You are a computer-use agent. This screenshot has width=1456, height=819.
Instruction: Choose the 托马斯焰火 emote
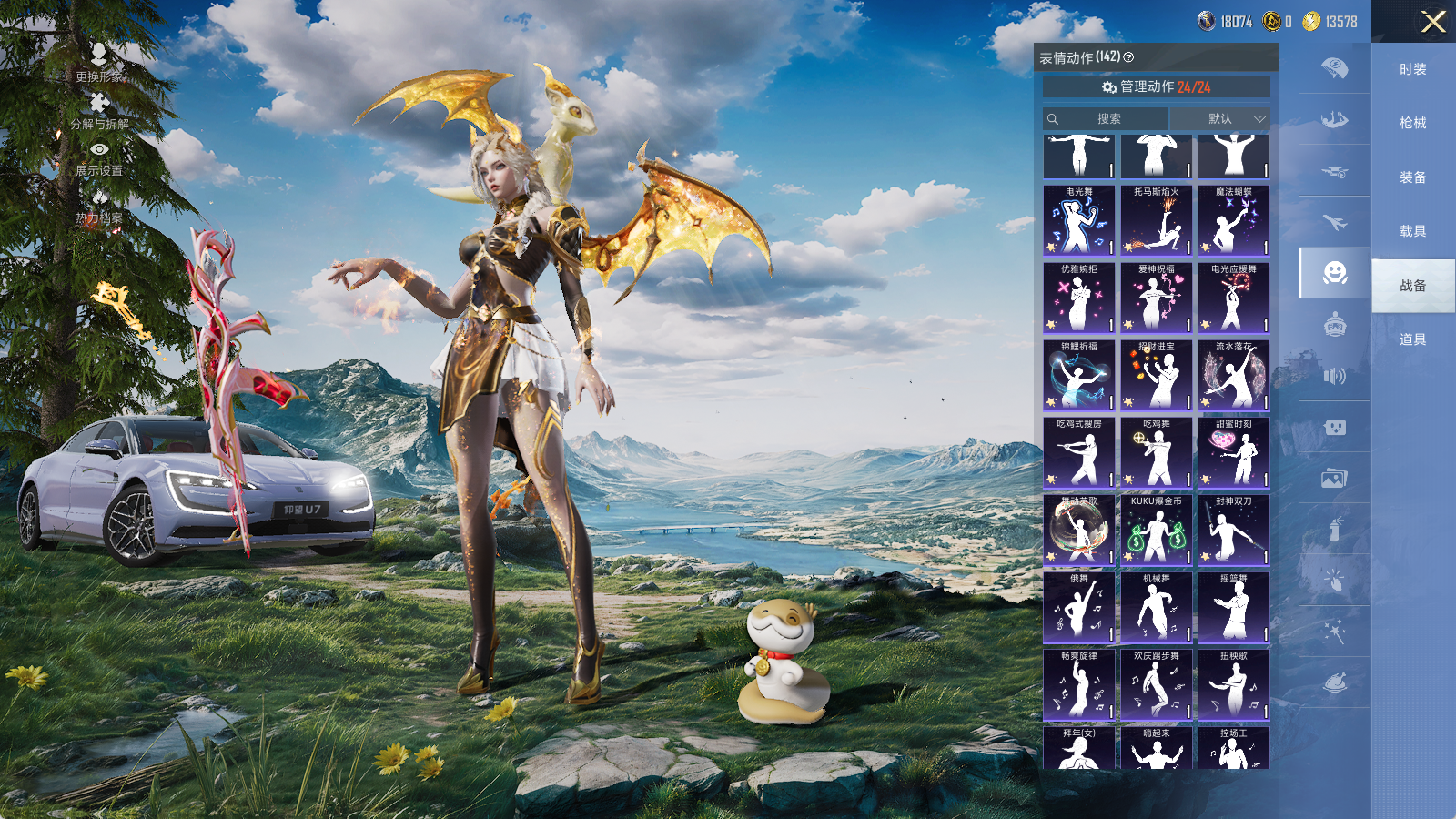tap(1156, 220)
